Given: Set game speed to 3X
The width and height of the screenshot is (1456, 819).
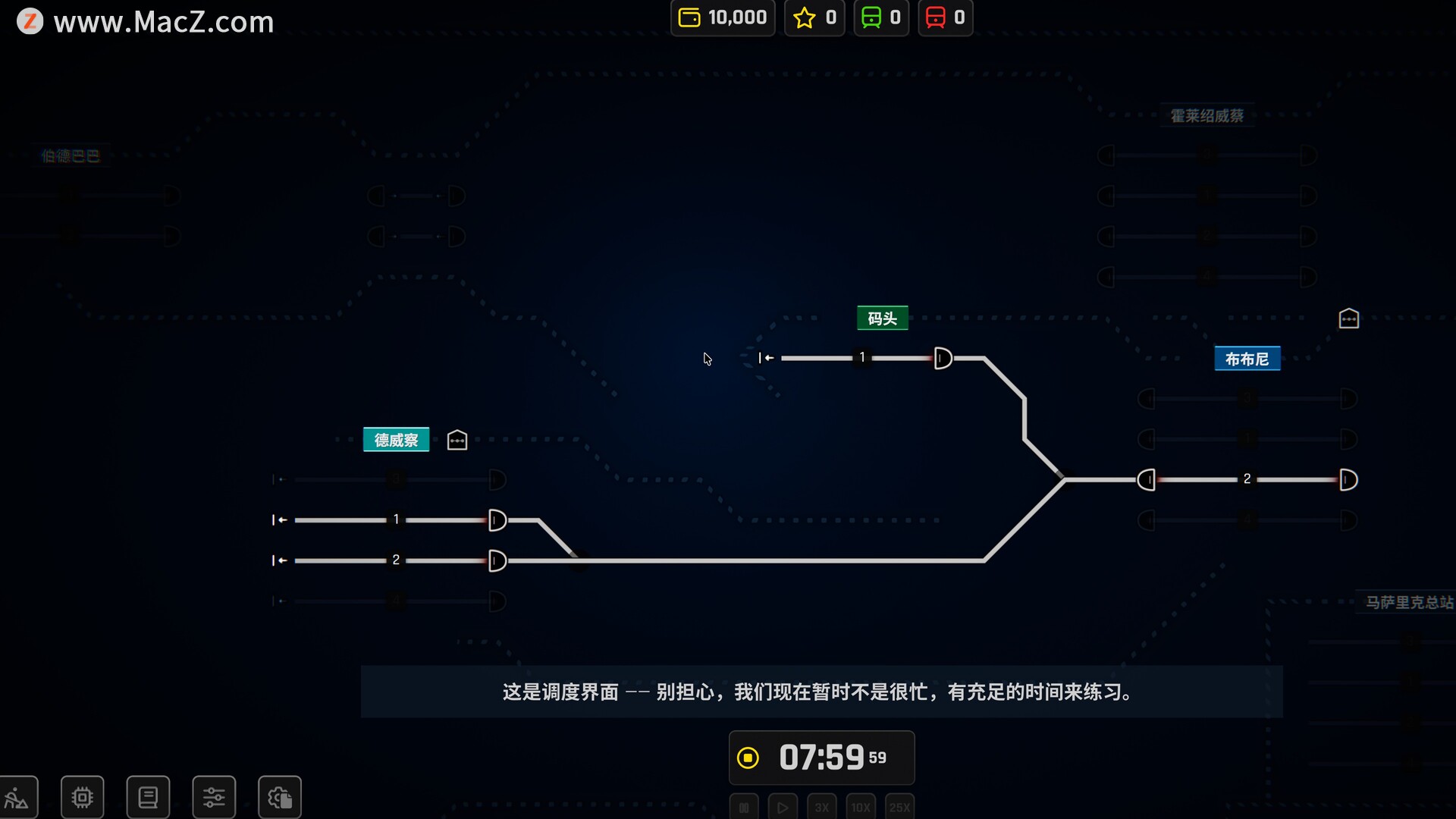Looking at the screenshot, I should tap(821, 808).
